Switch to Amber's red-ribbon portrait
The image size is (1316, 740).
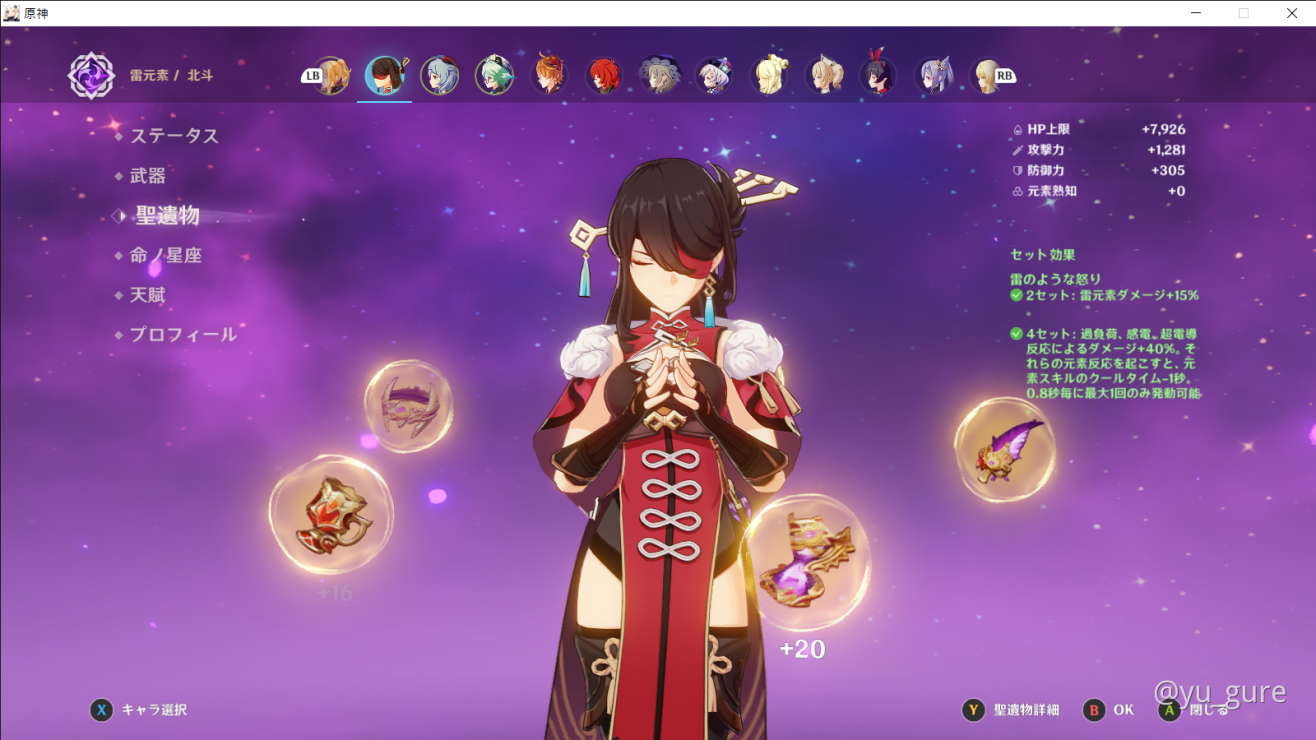879,76
